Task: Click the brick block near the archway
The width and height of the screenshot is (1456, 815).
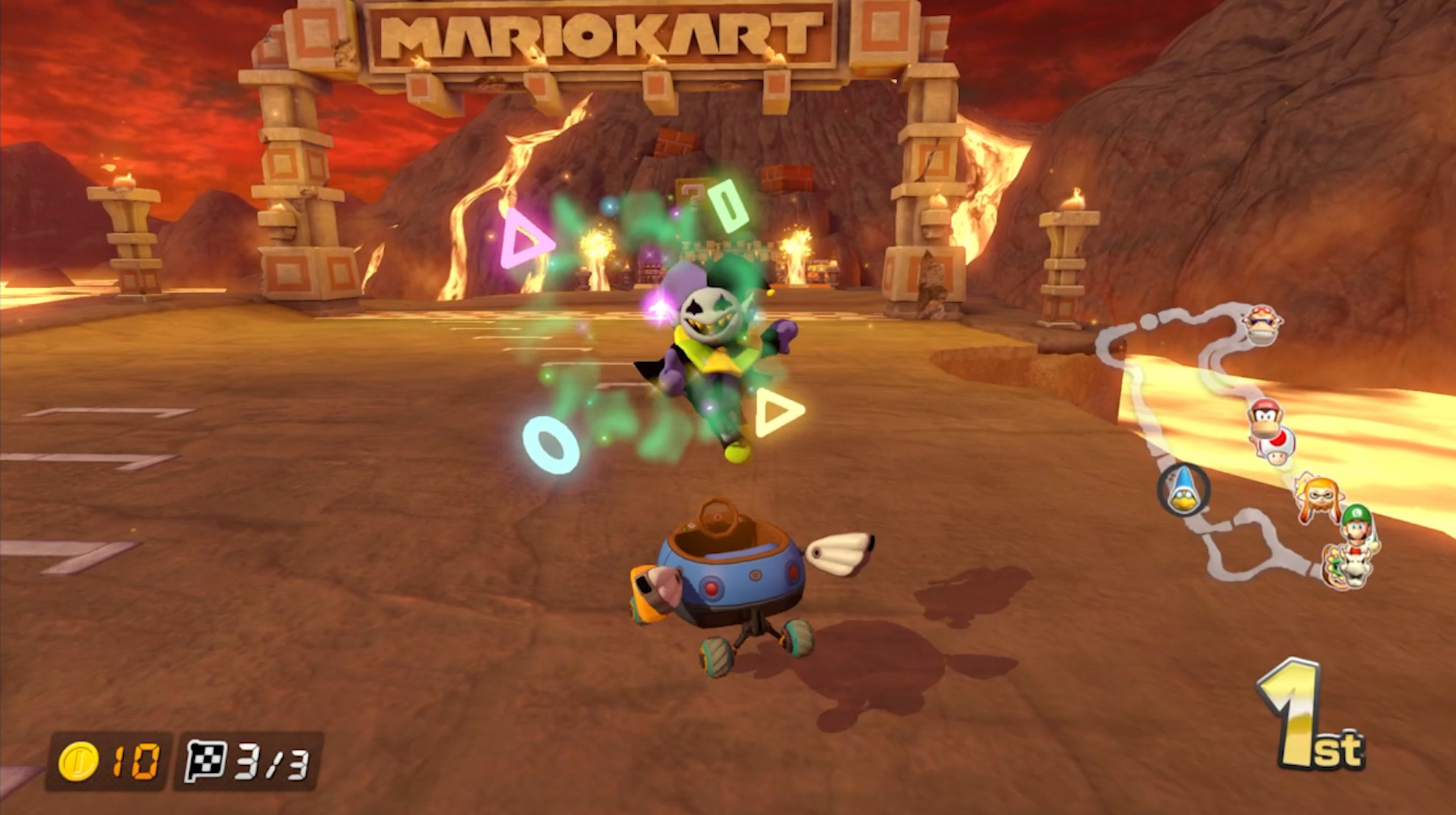Action: pos(675,140)
